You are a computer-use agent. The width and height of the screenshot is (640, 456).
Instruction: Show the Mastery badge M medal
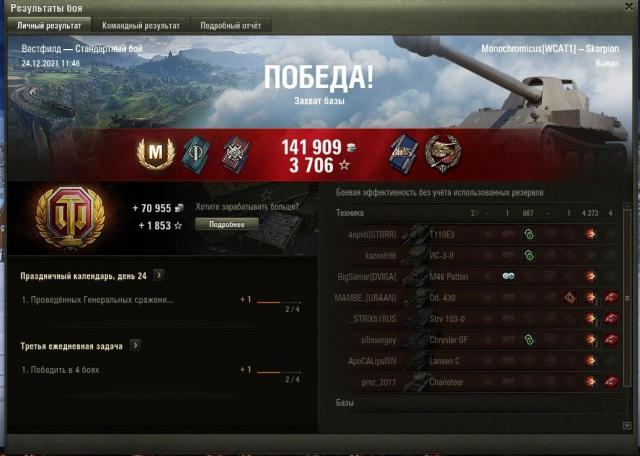pos(155,153)
